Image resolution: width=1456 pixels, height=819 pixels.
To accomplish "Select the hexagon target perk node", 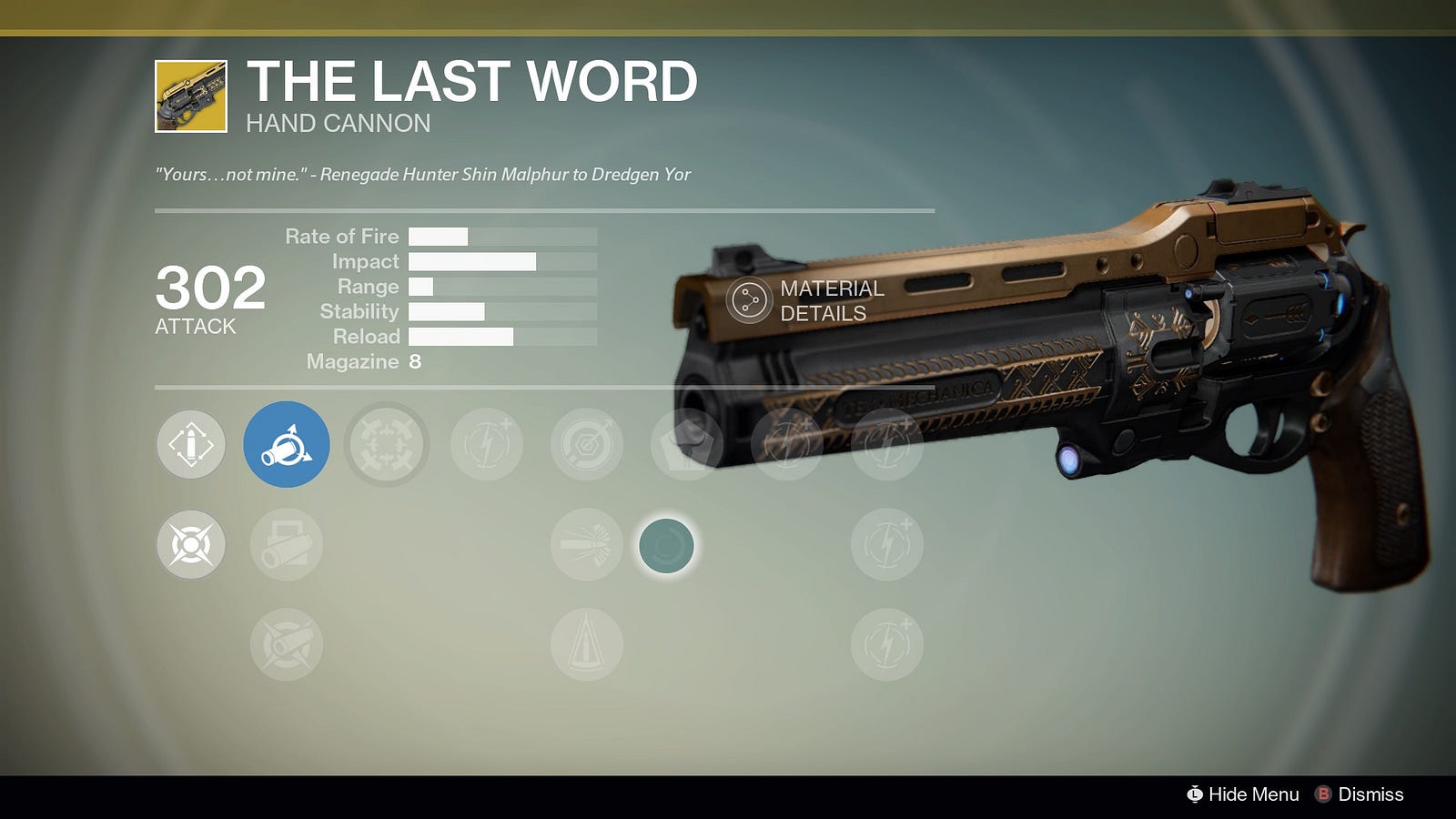I will point(587,444).
